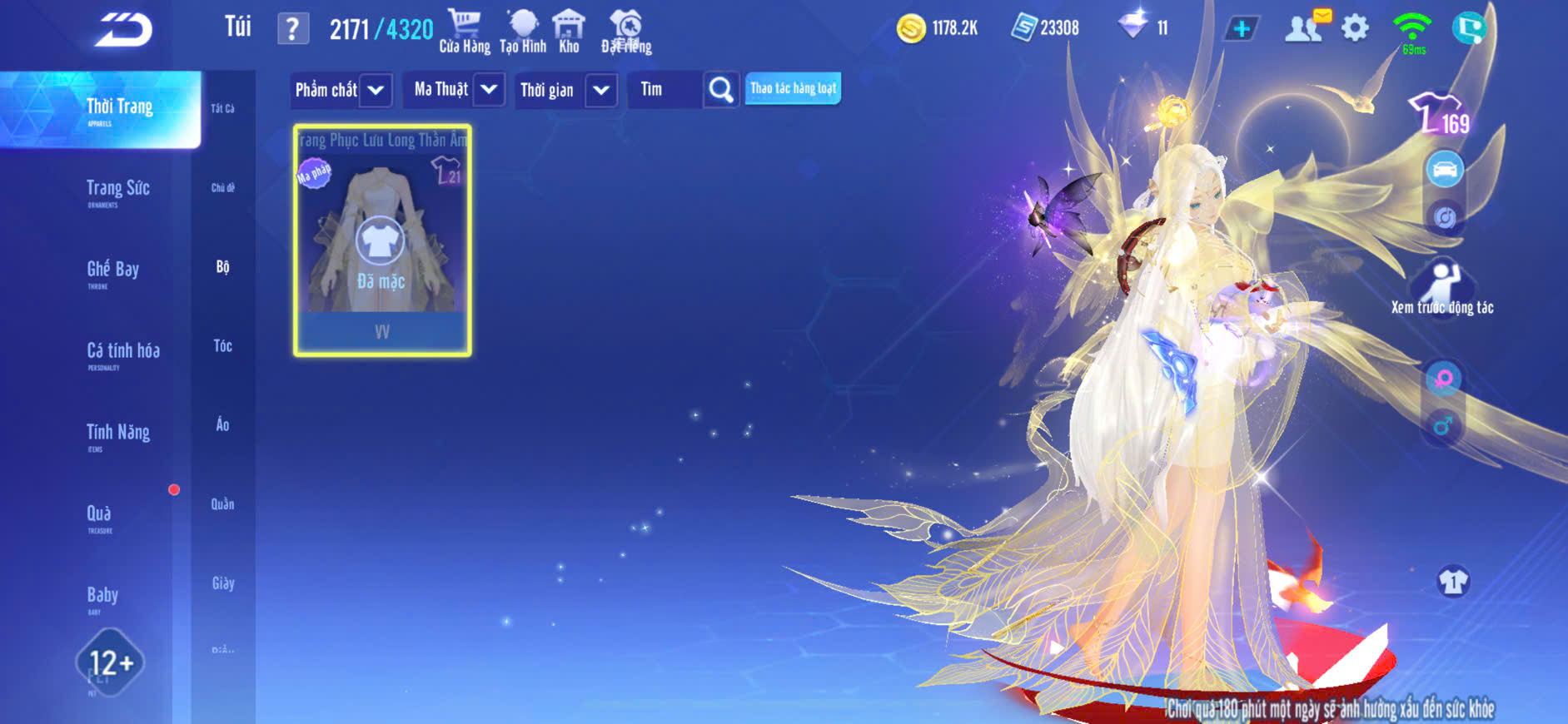Click the magnifying glass search button
The image size is (1568, 724).
tap(720, 90)
